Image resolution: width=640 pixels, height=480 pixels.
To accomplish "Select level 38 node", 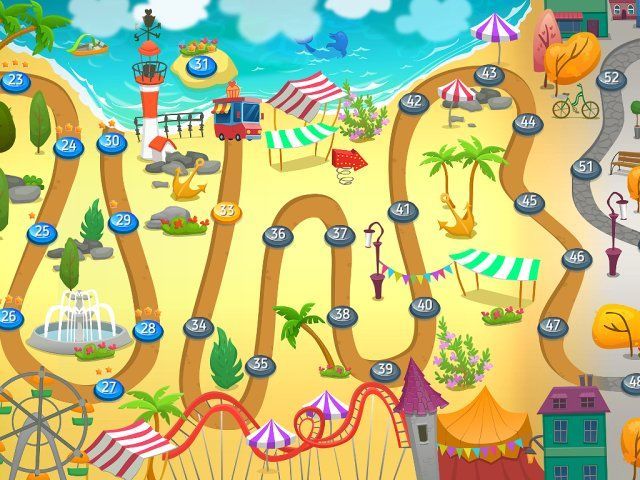I will [342, 315].
